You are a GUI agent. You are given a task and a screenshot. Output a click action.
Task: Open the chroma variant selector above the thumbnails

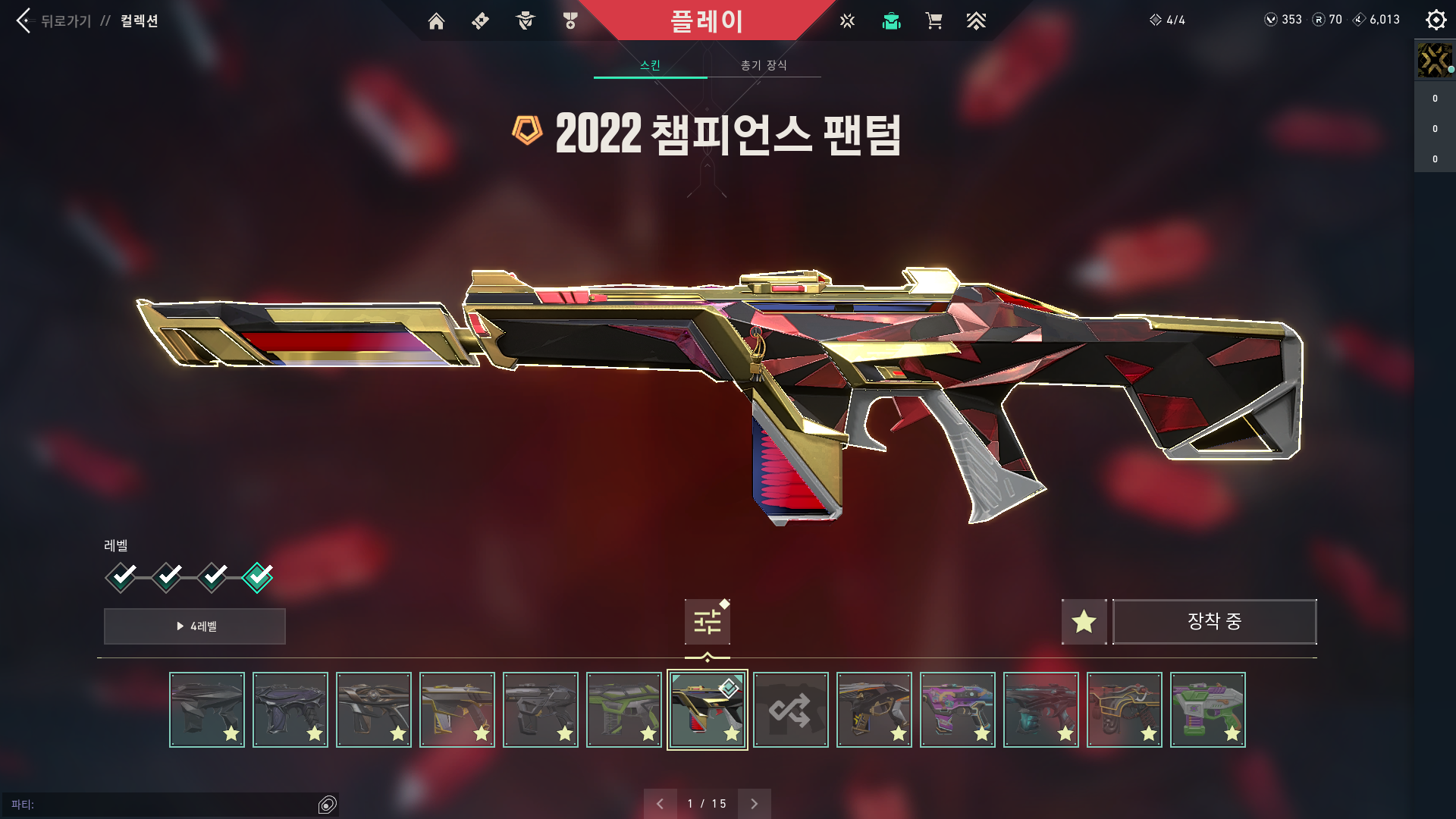707,620
